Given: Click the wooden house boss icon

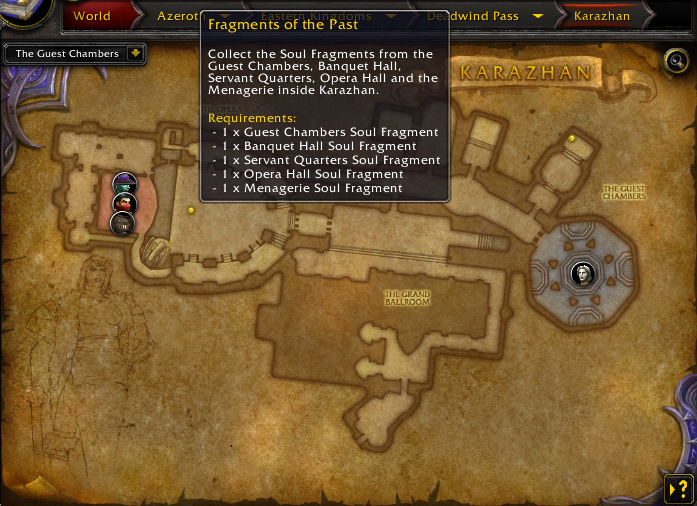Looking at the screenshot, I should (x=122, y=223).
